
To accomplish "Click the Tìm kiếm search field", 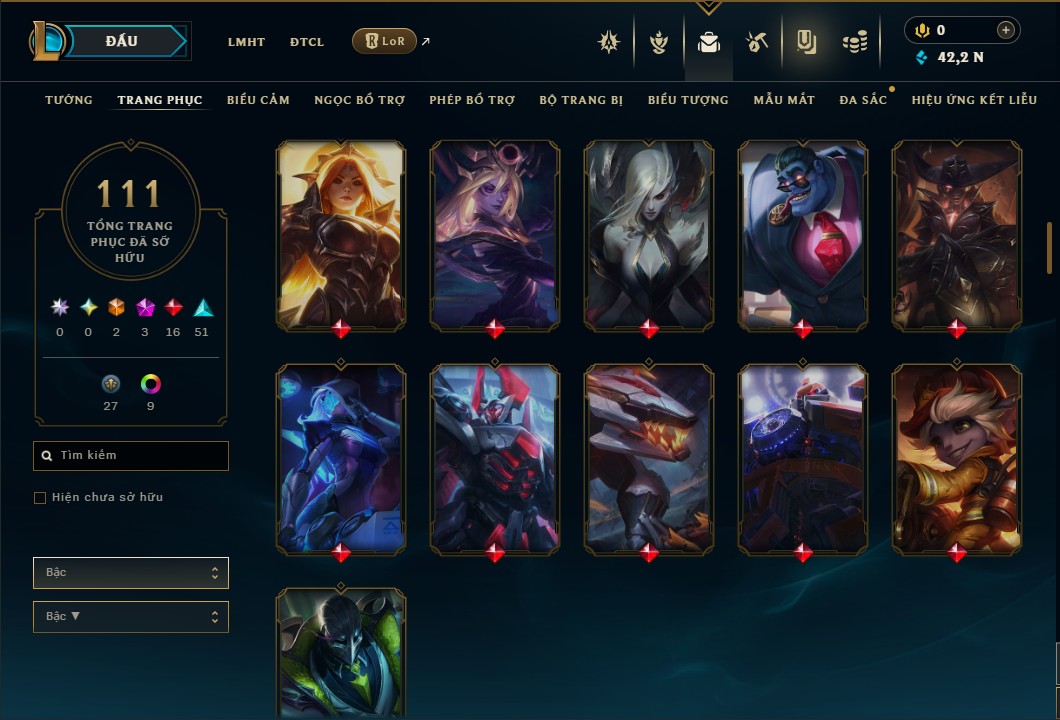I will (x=131, y=456).
